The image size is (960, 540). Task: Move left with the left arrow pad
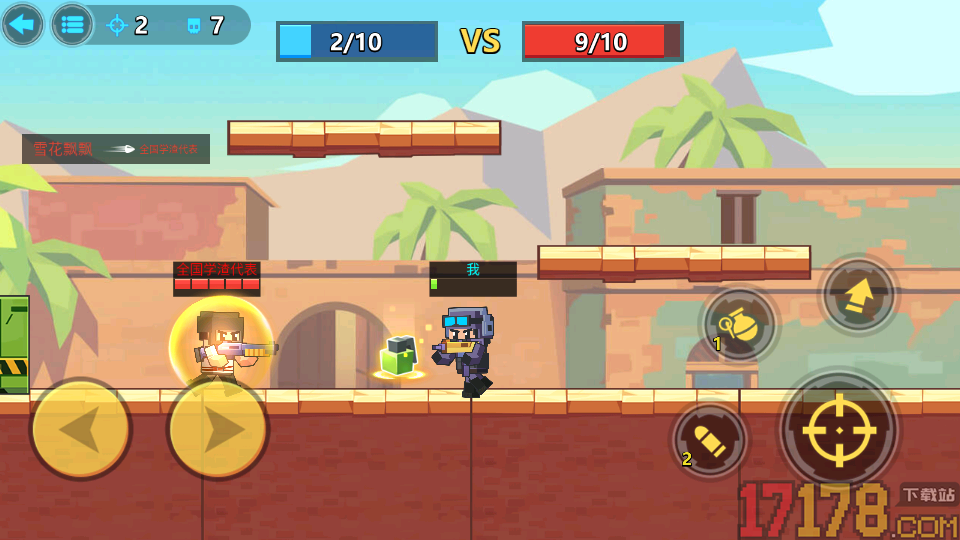80,429
